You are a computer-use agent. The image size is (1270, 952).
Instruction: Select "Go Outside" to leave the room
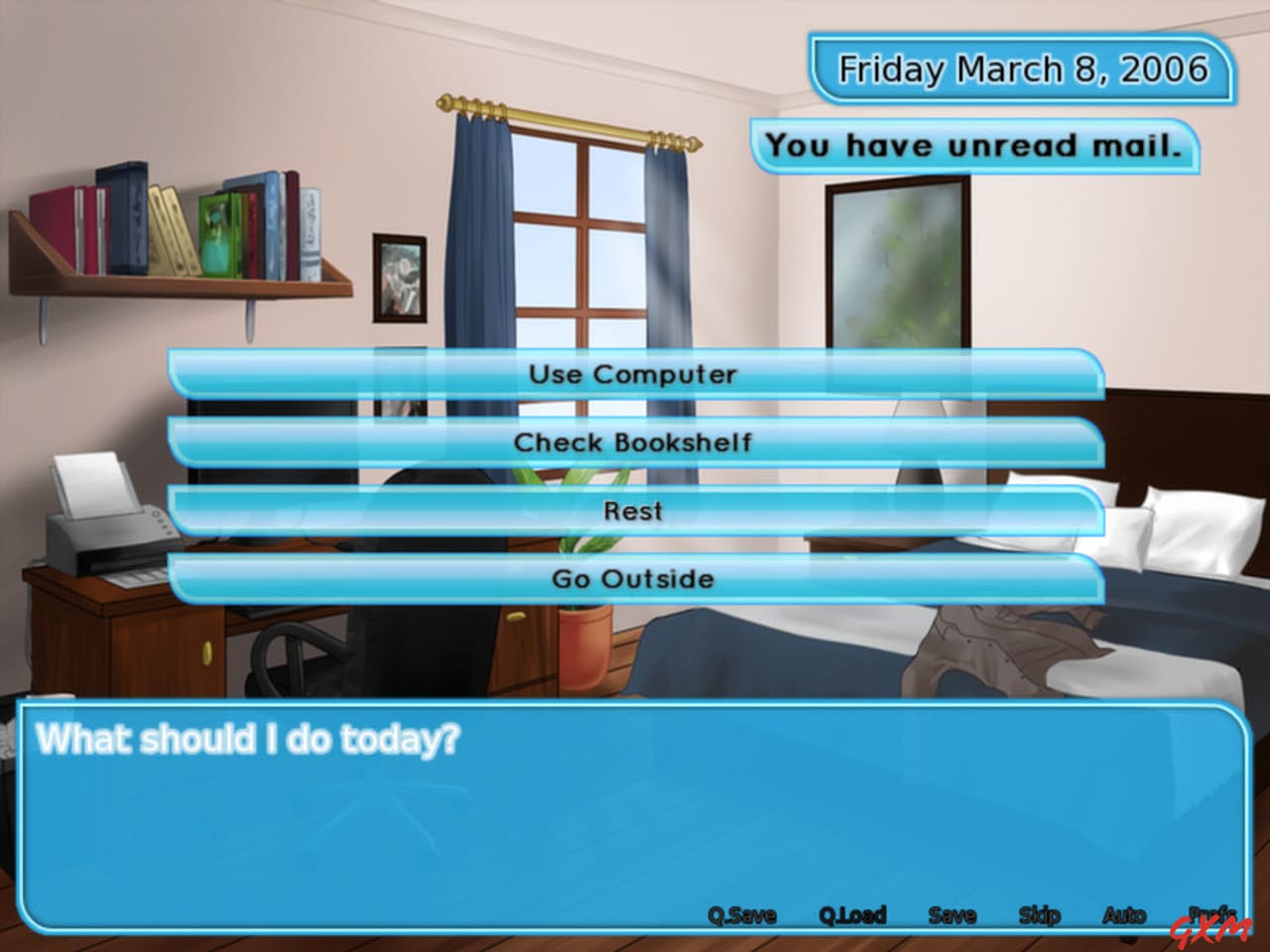click(x=635, y=578)
